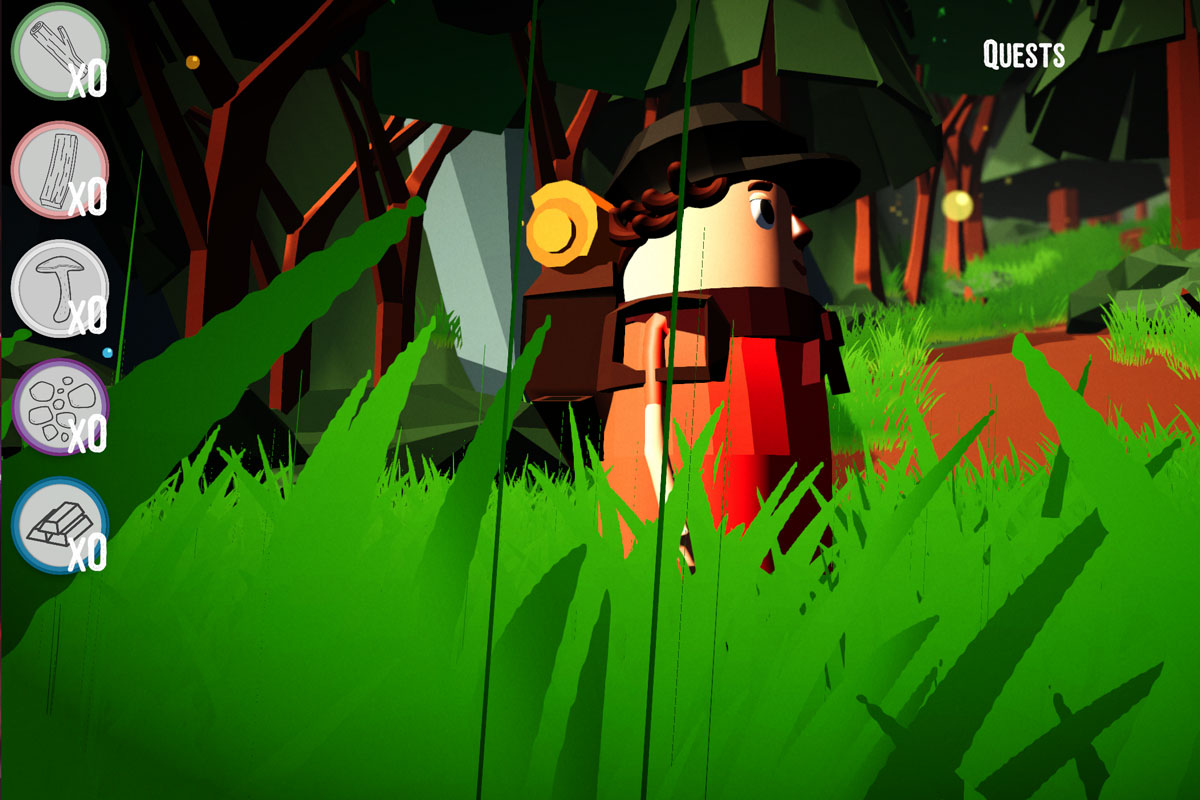Click the metal ingots resource icon
Image resolution: width=1200 pixels, height=800 pixels.
(x=59, y=525)
